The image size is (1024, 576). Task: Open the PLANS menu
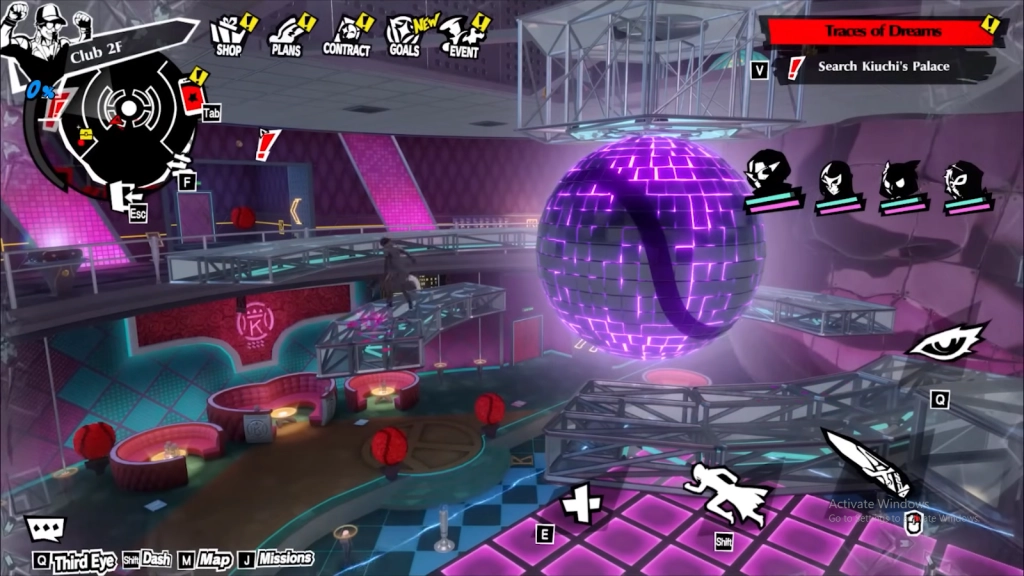[x=286, y=34]
